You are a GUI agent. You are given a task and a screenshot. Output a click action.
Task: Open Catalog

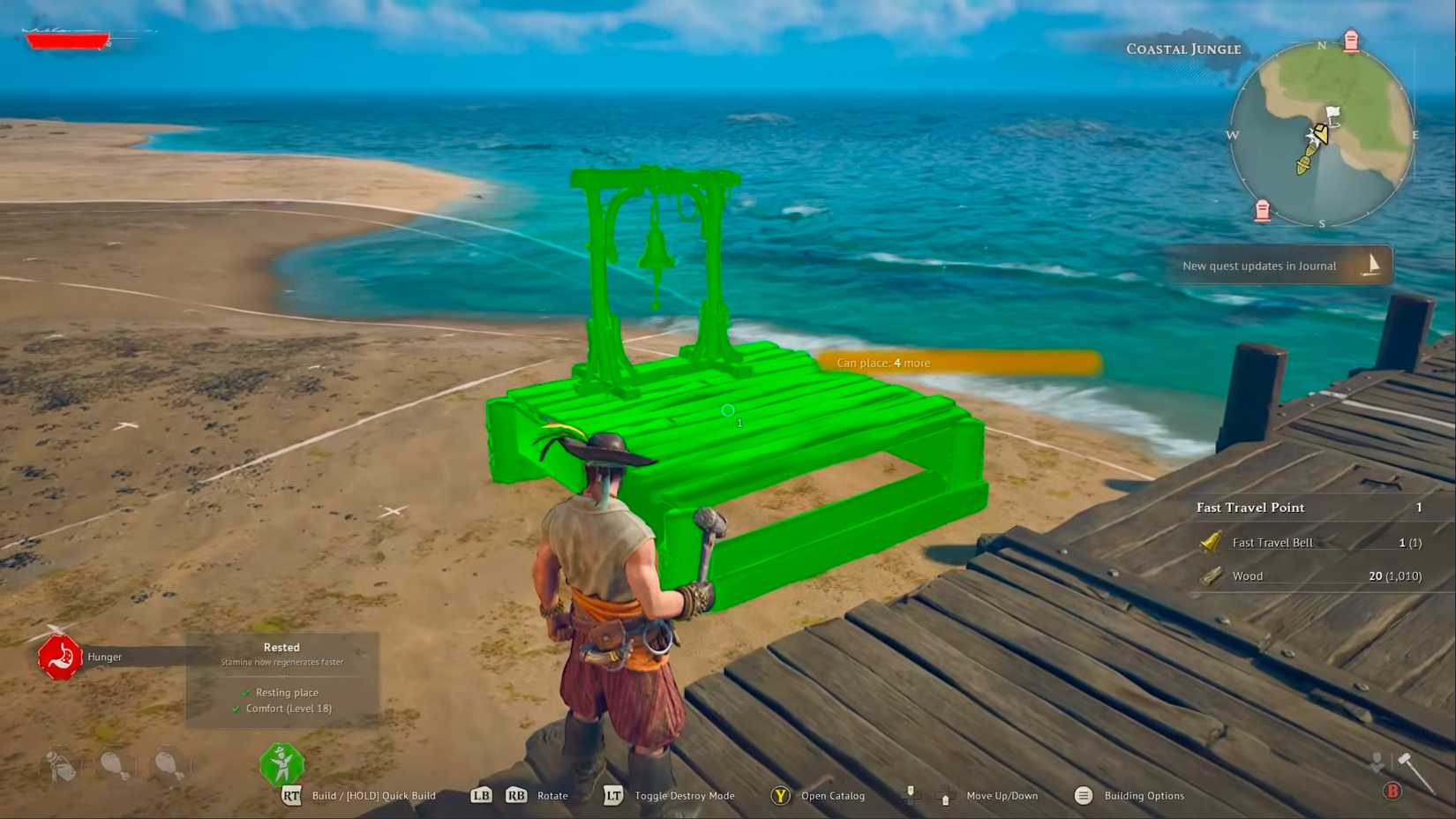point(780,795)
